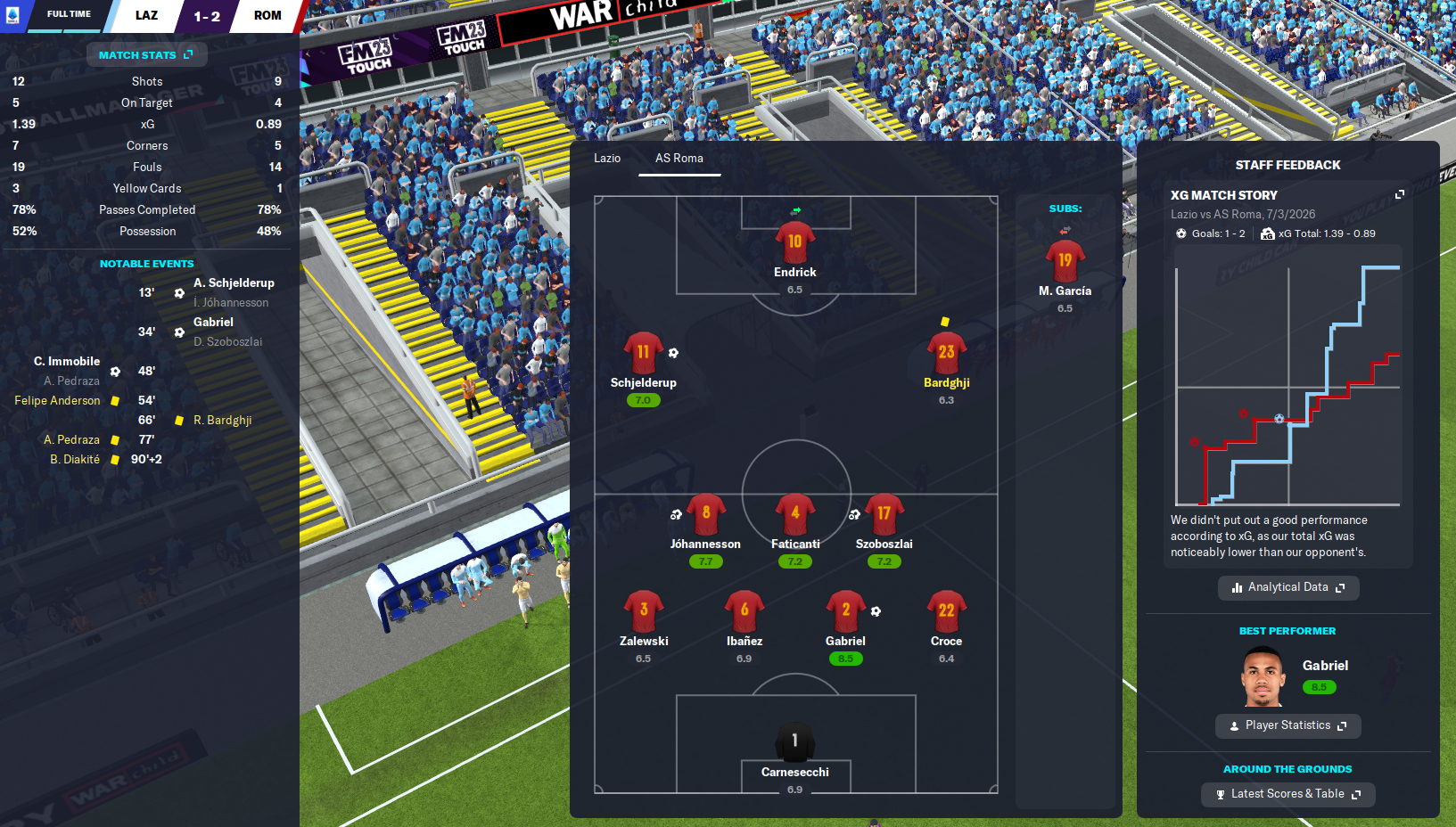
Task: Select substitute M. García
Action: pos(1065,261)
